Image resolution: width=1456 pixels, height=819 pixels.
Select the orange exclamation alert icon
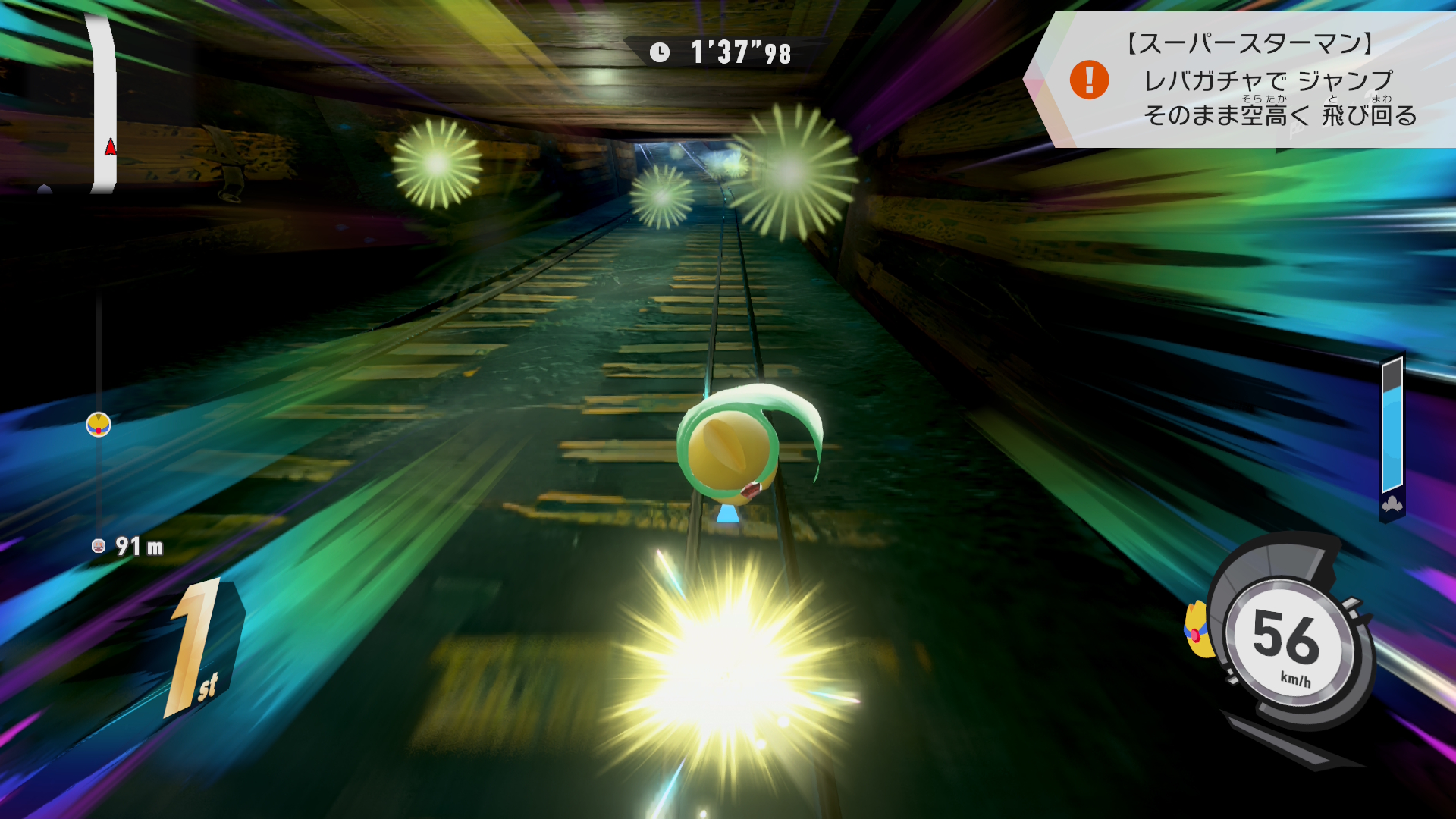coord(1089,80)
